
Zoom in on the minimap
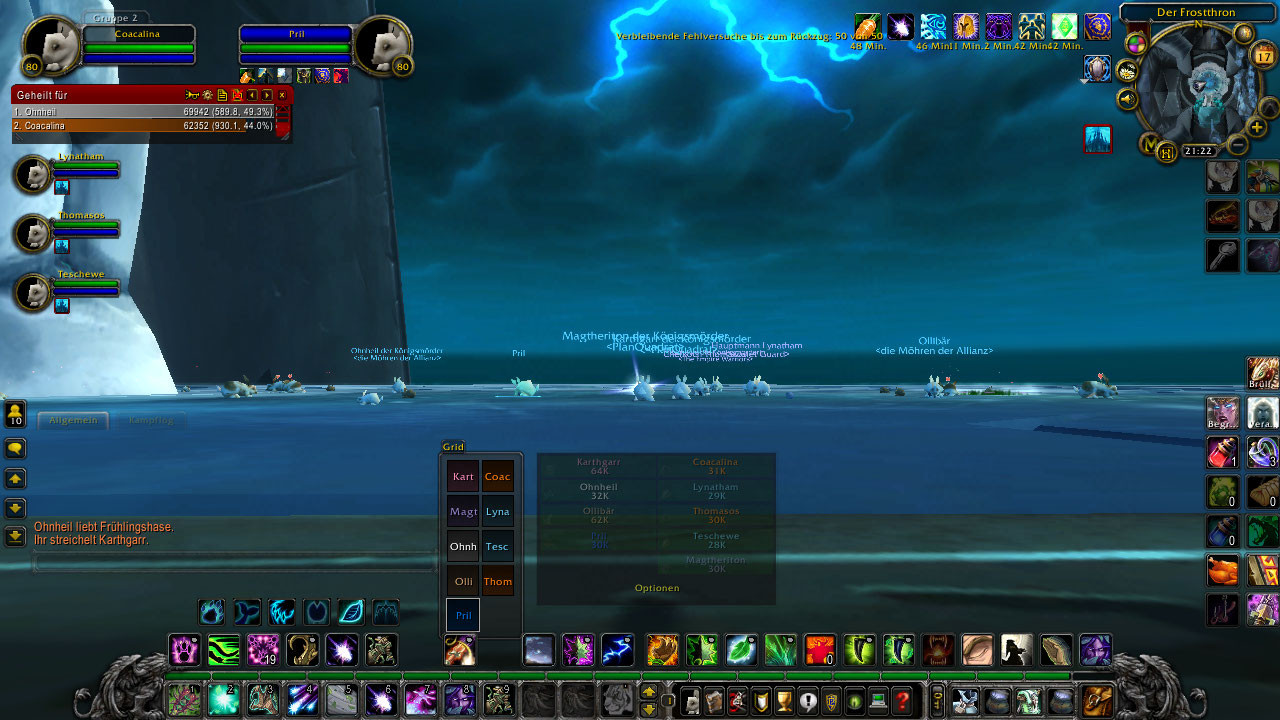1257,127
